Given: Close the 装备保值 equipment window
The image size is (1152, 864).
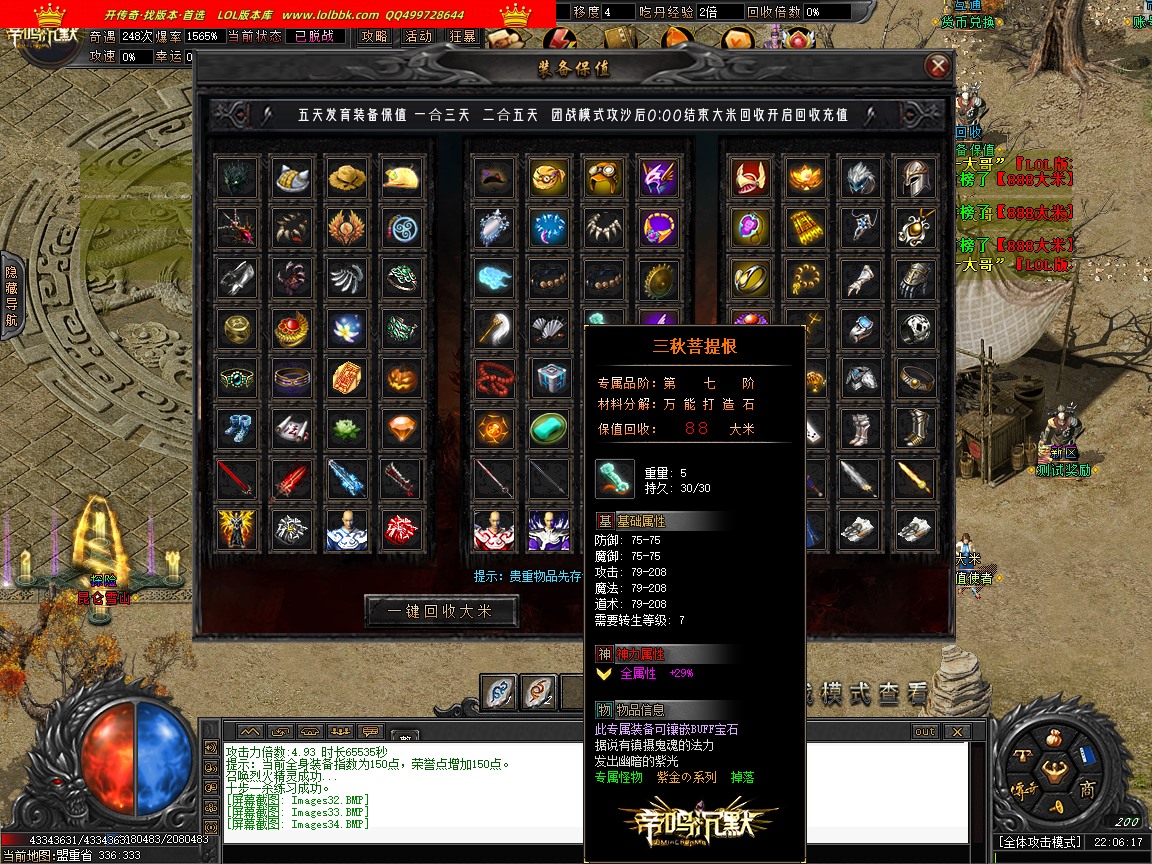Looking at the screenshot, I should point(937,66).
